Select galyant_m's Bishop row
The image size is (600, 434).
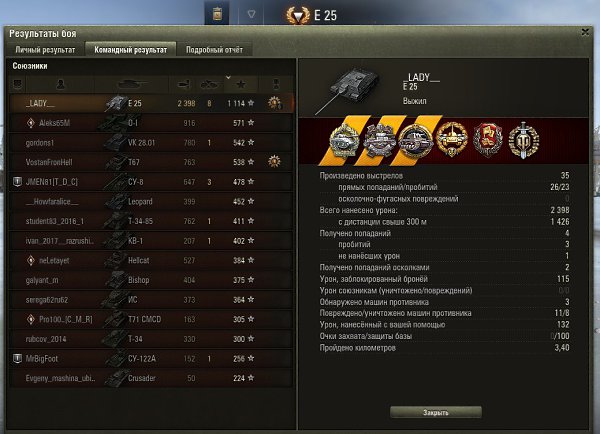pyautogui.click(x=150, y=280)
